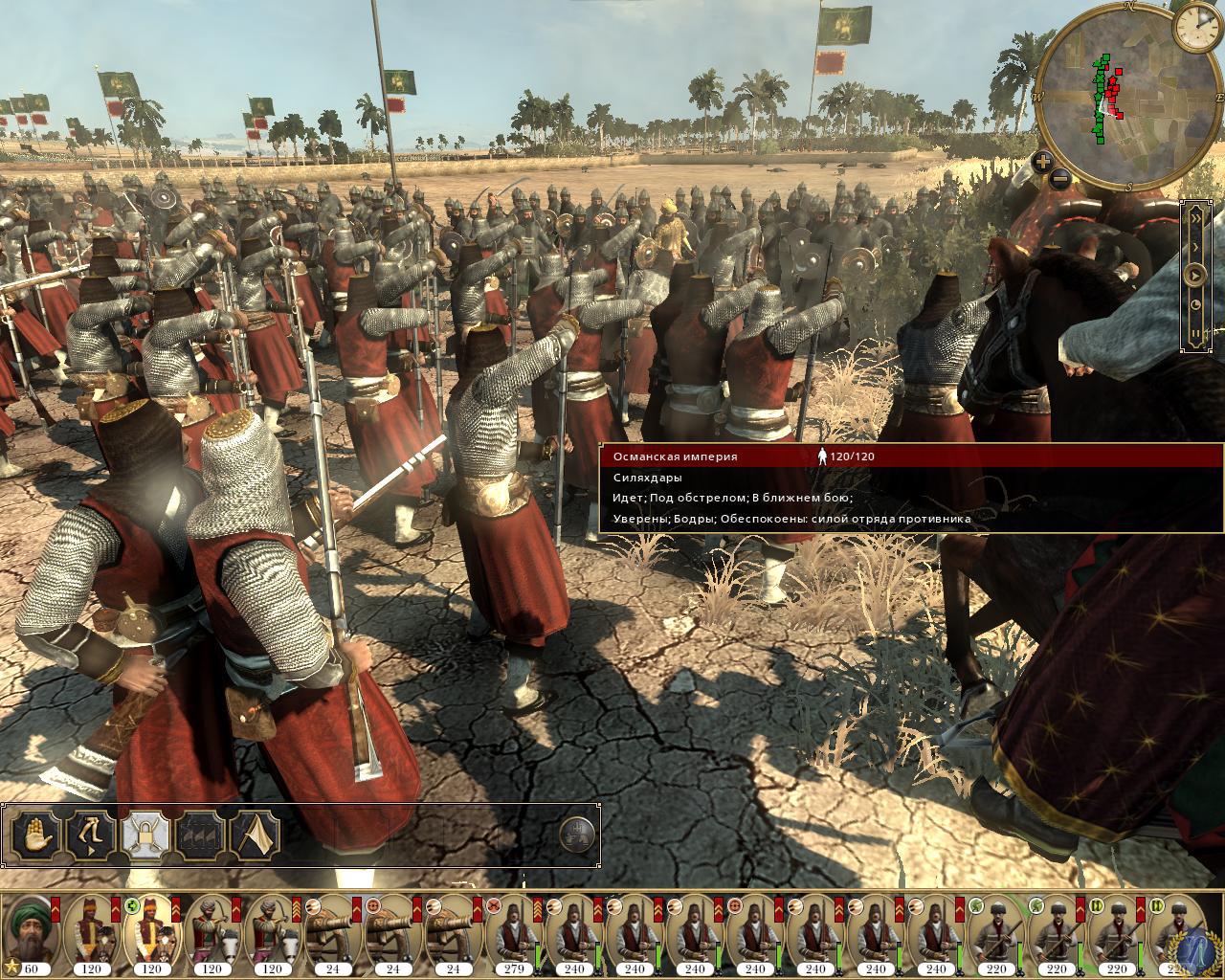1225x980 pixels.
Task: Open the group formations flags button
Action: (x=201, y=835)
